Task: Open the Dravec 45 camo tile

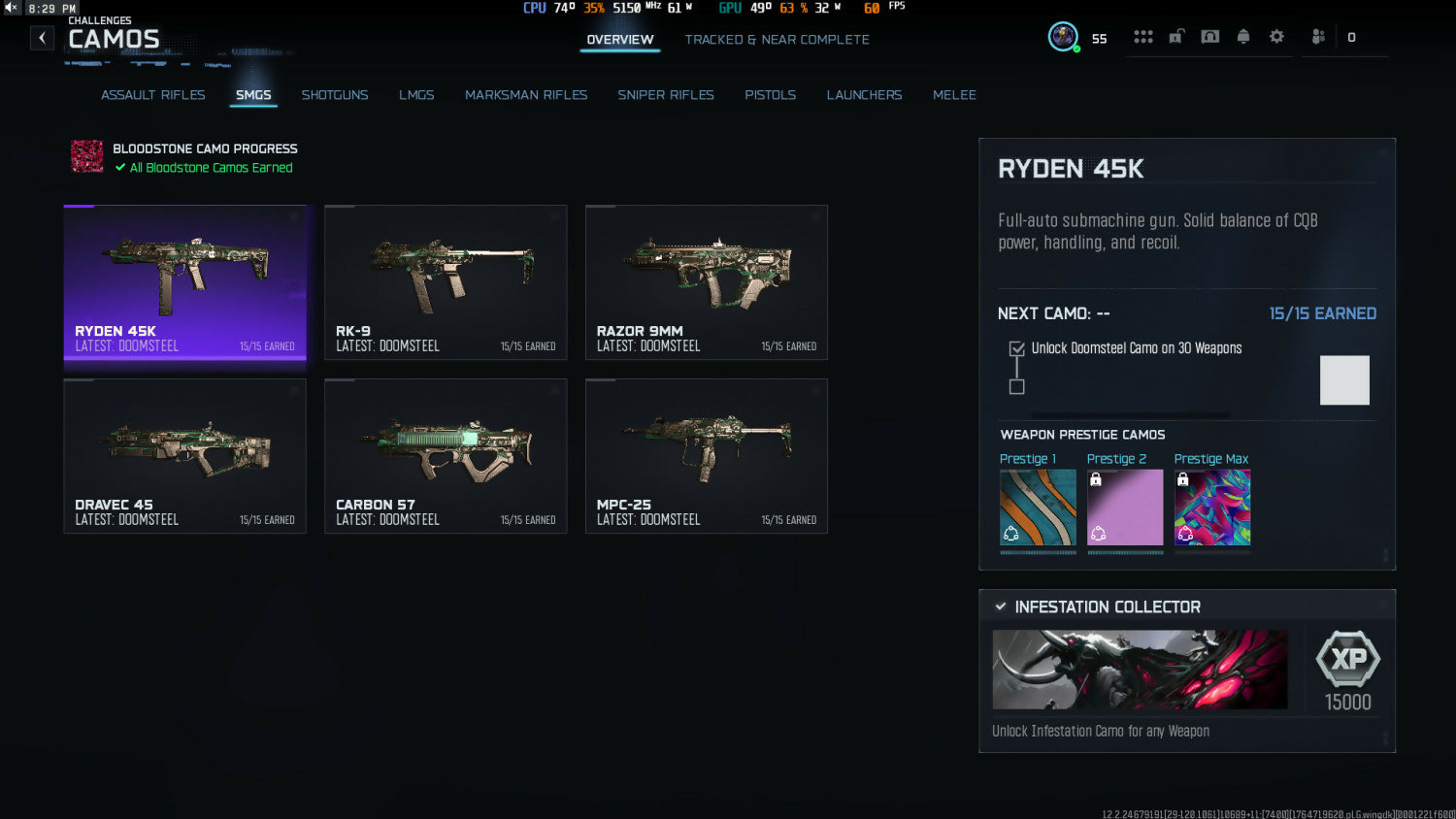Action: 184,456
